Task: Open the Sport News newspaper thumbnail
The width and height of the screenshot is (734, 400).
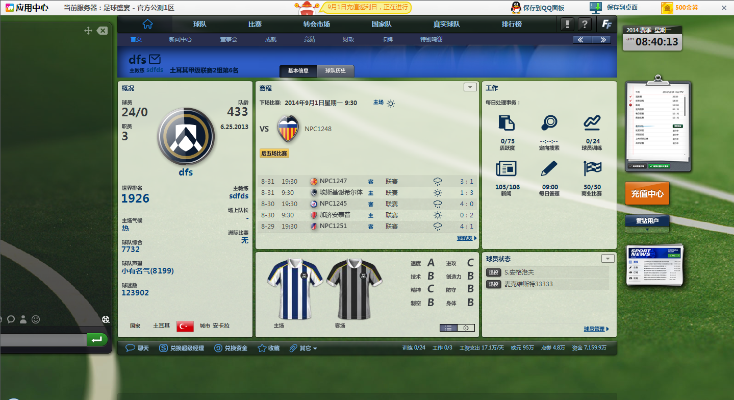Action: pyautogui.click(x=645, y=265)
